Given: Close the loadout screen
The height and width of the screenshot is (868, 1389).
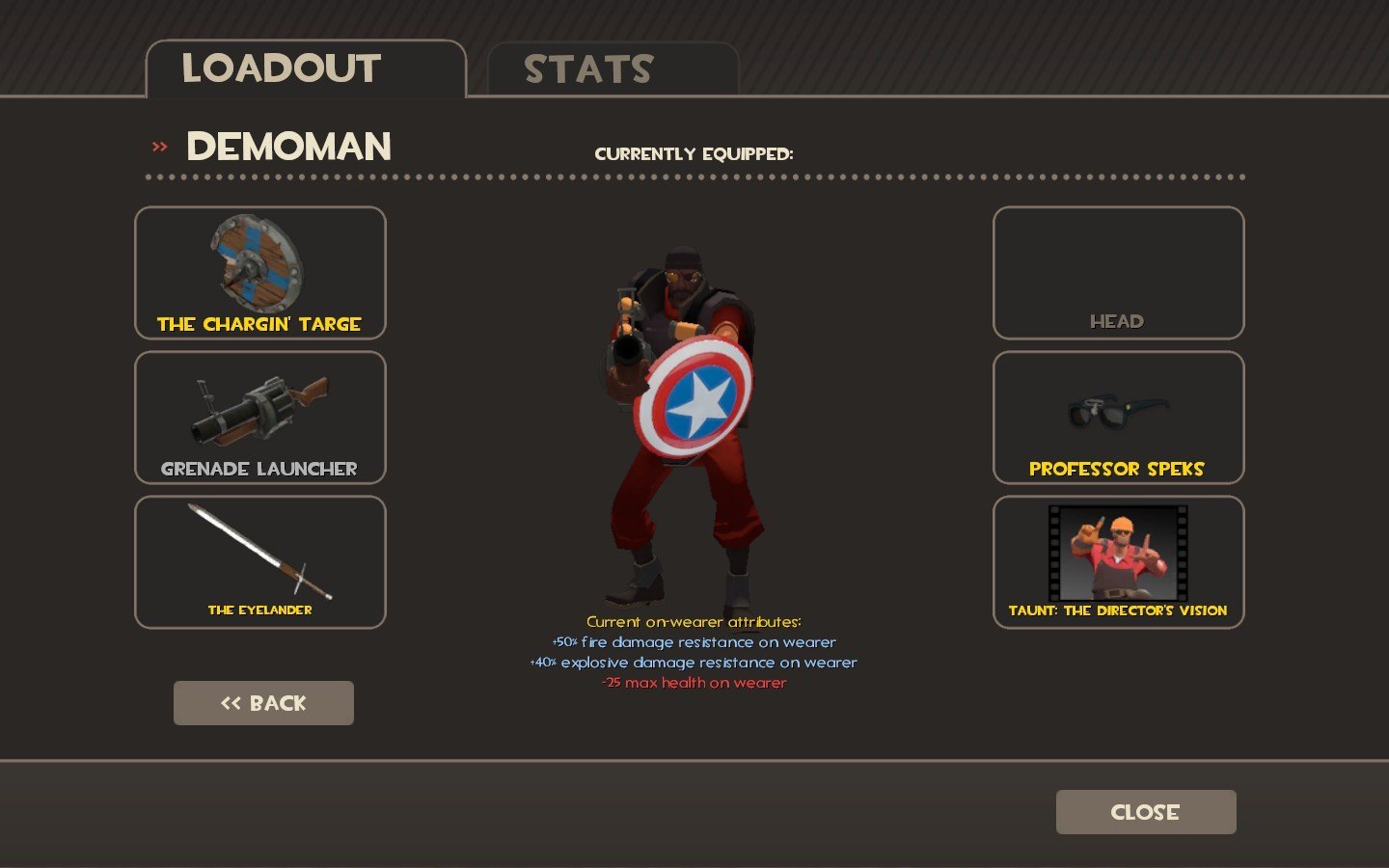Looking at the screenshot, I should 1145,812.
